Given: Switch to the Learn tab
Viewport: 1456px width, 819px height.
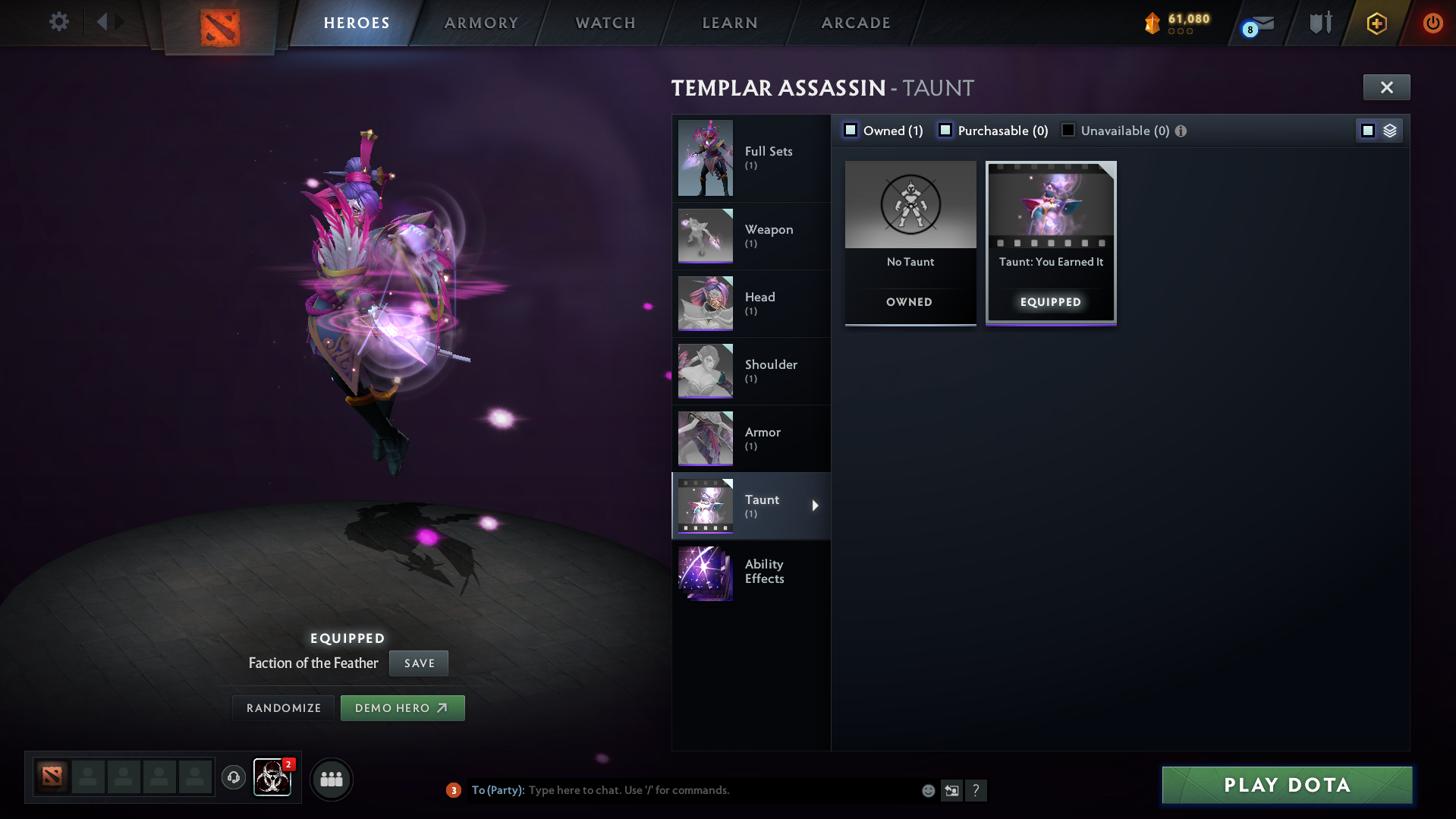Looking at the screenshot, I should [728, 23].
